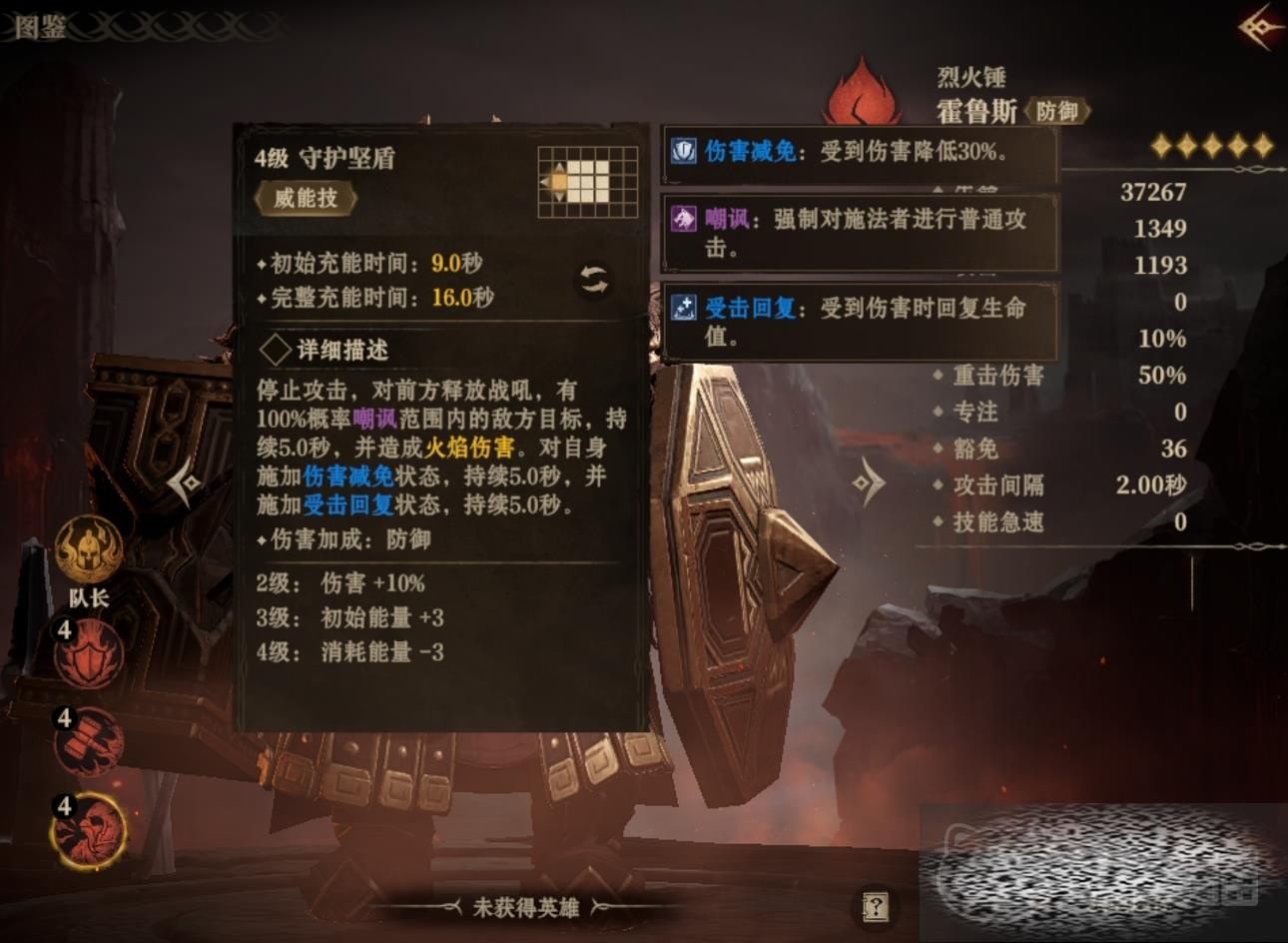This screenshot has height=943, width=1288.
Task: Select the highlighted roaring skill icon
Action: pyautogui.click(x=89, y=830)
